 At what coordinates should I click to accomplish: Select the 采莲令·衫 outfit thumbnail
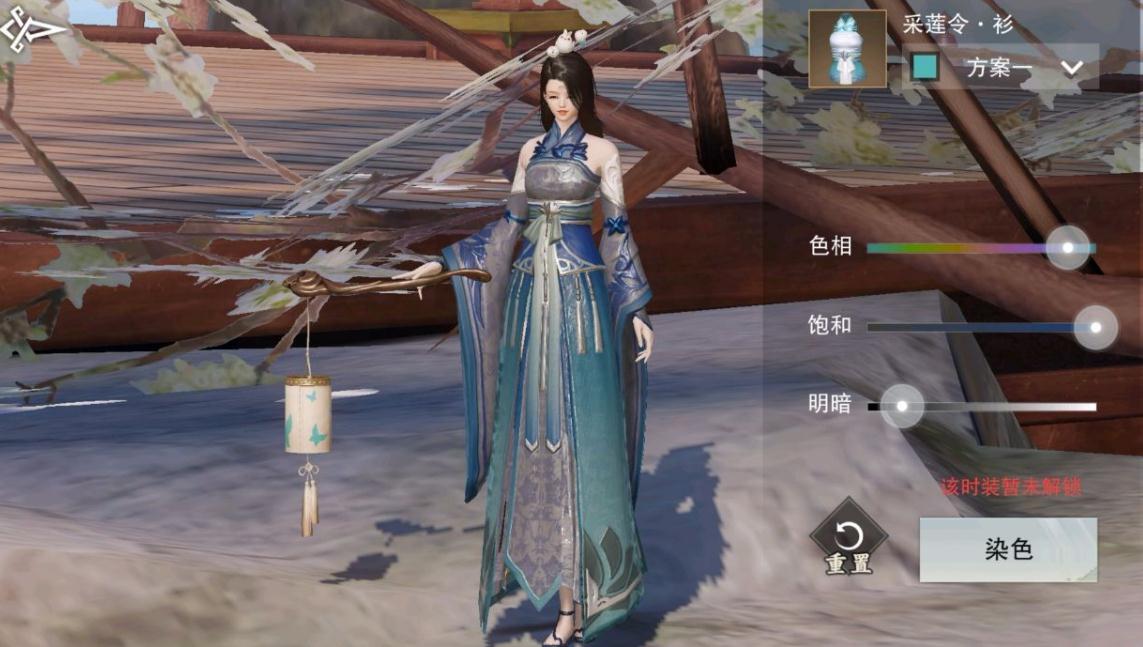tap(847, 48)
